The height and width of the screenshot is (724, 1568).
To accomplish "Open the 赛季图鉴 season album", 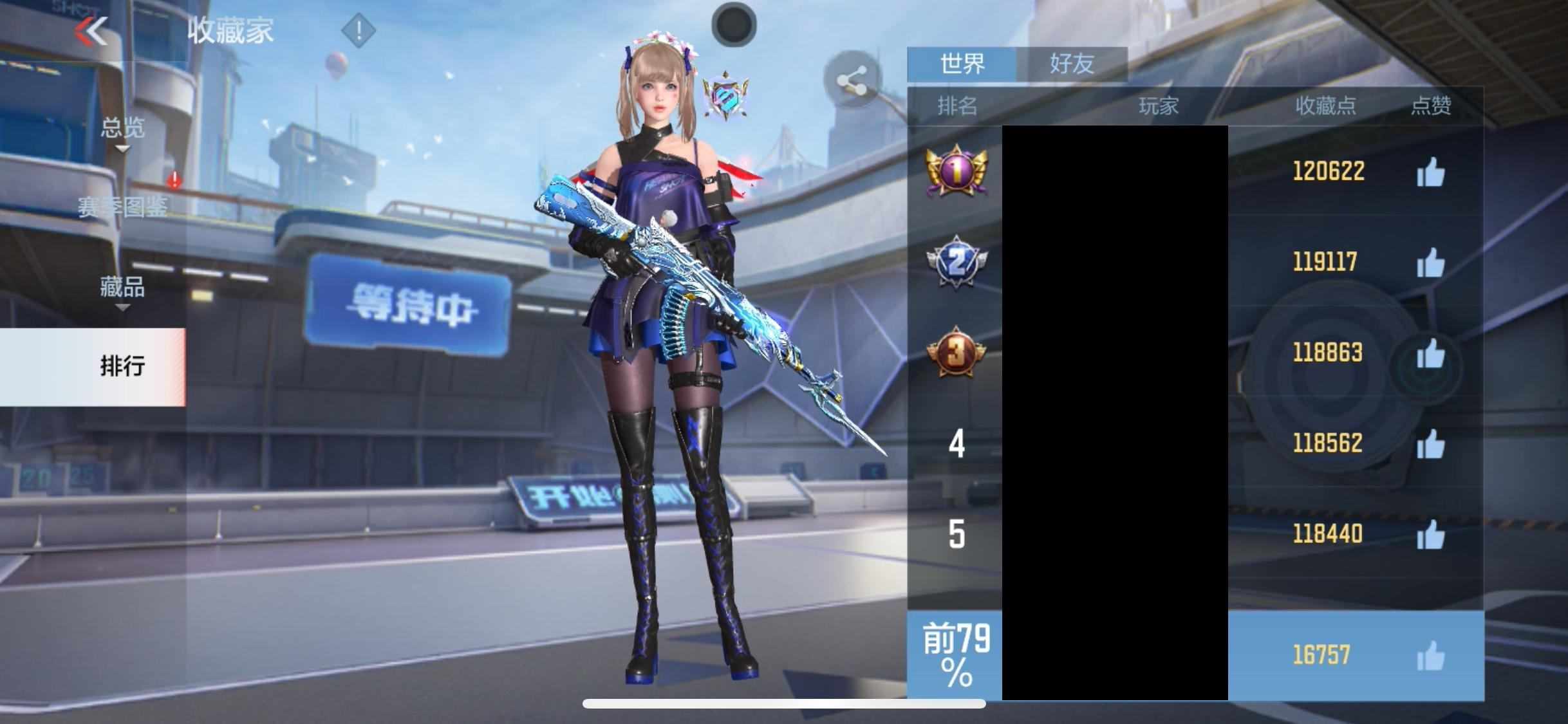I will tap(122, 207).
